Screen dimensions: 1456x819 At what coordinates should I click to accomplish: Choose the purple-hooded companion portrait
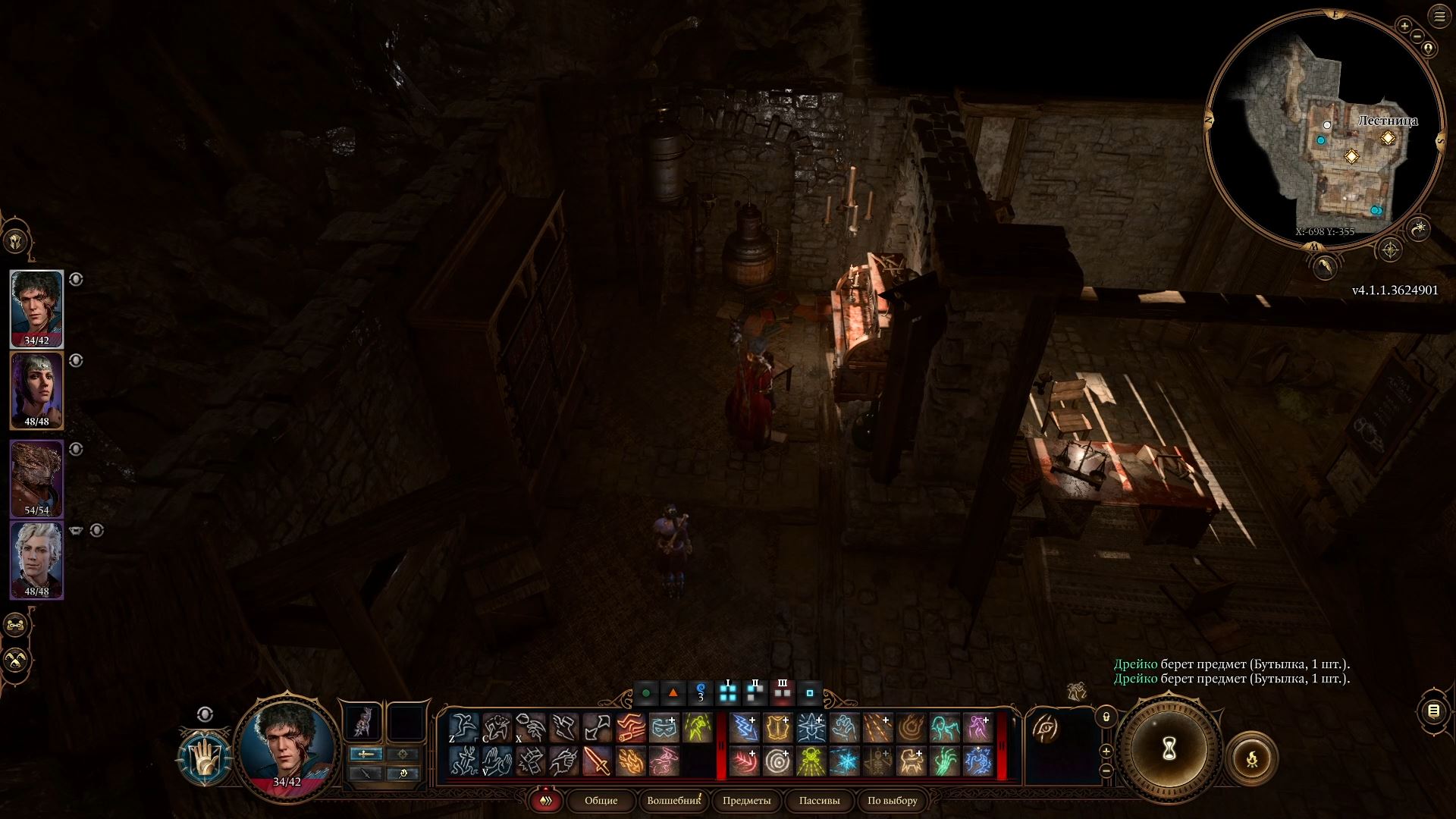36,390
